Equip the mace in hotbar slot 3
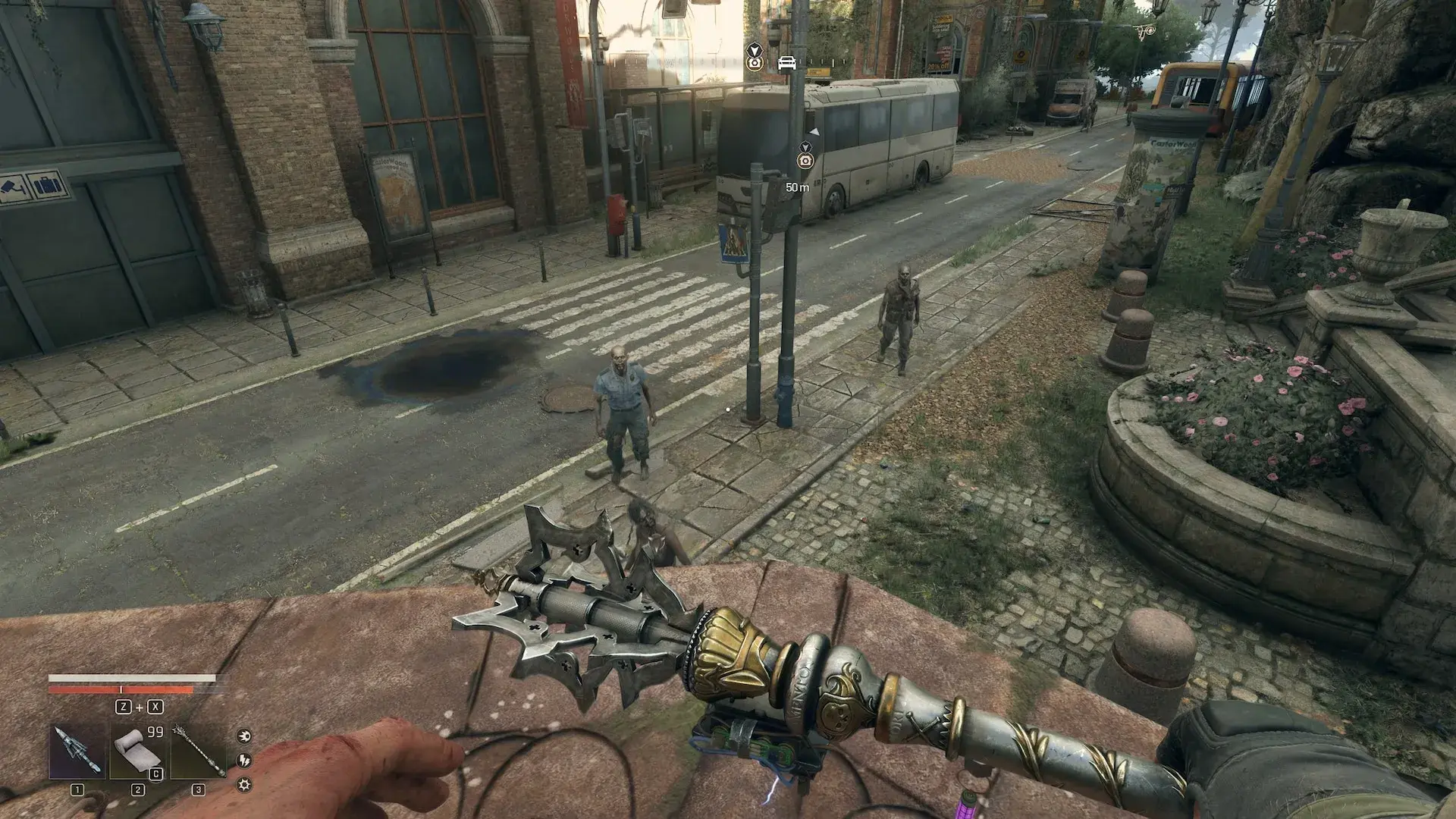 (x=198, y=750)
